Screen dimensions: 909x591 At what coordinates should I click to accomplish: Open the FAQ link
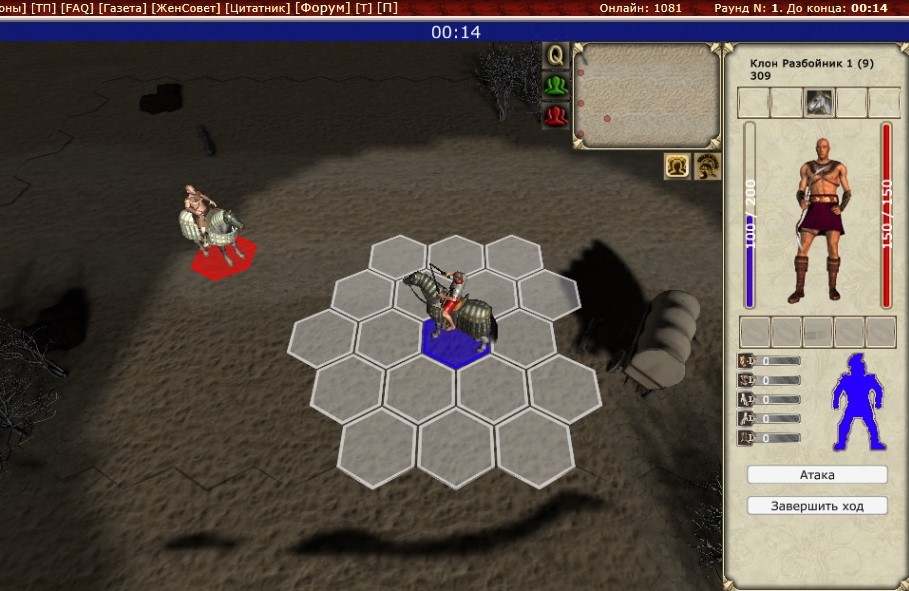77,8
